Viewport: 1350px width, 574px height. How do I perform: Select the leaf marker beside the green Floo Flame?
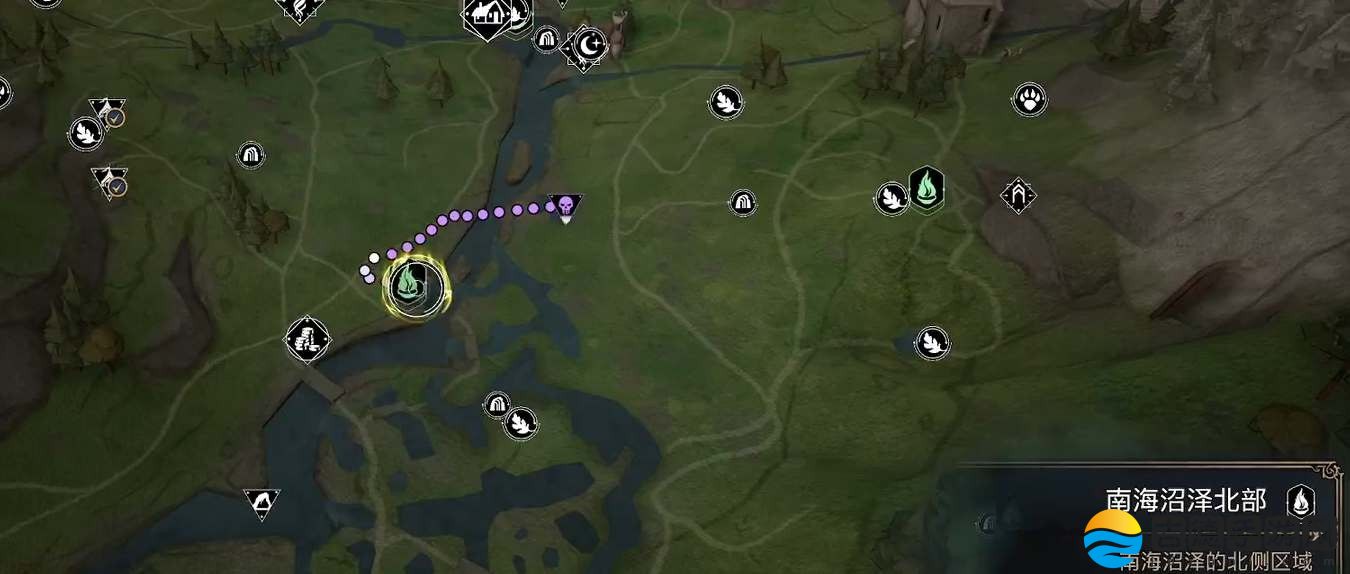click(891, 197)
